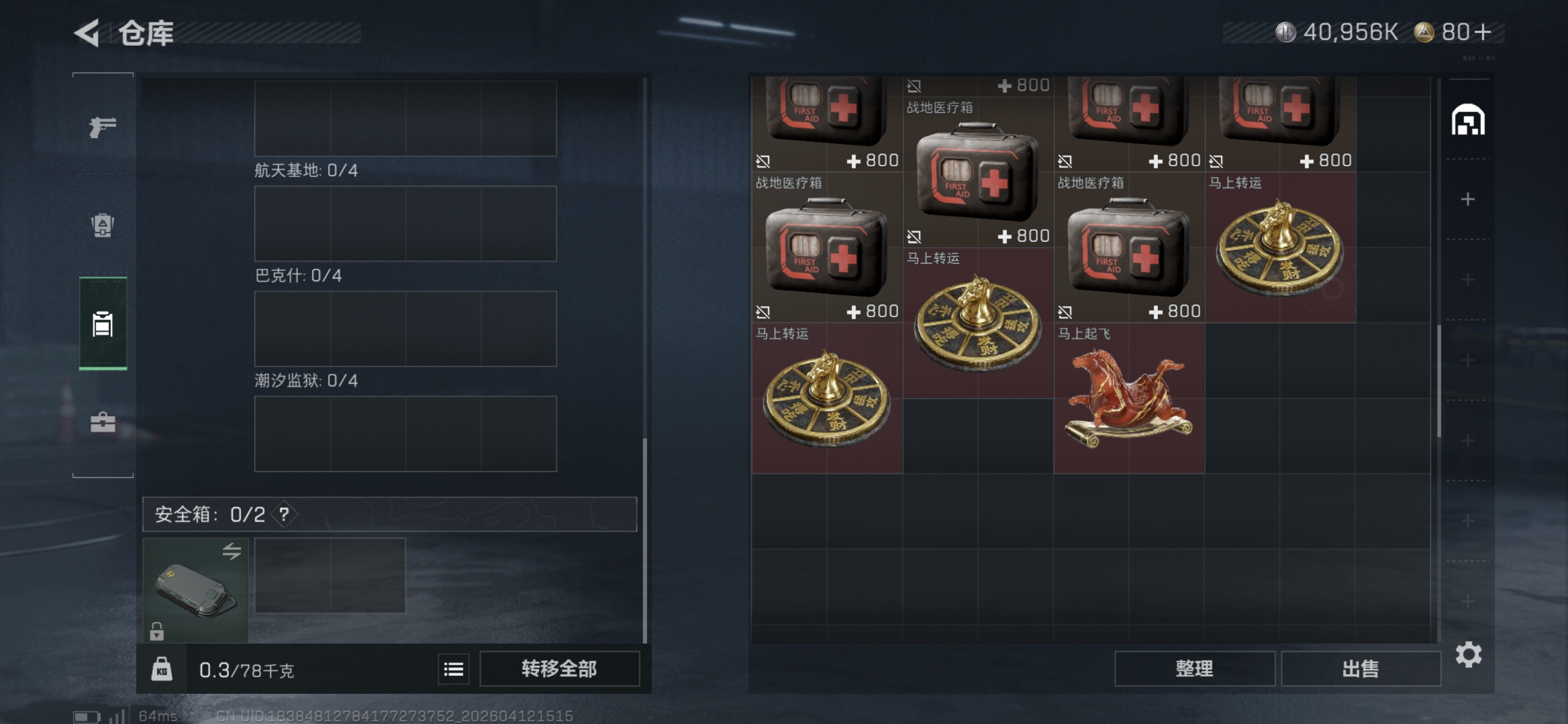Image resolution: width=1568 pixels, height=724 pixels.
Task: Switch to the pistol weapons tab
Action: click(x=102, y=128)
